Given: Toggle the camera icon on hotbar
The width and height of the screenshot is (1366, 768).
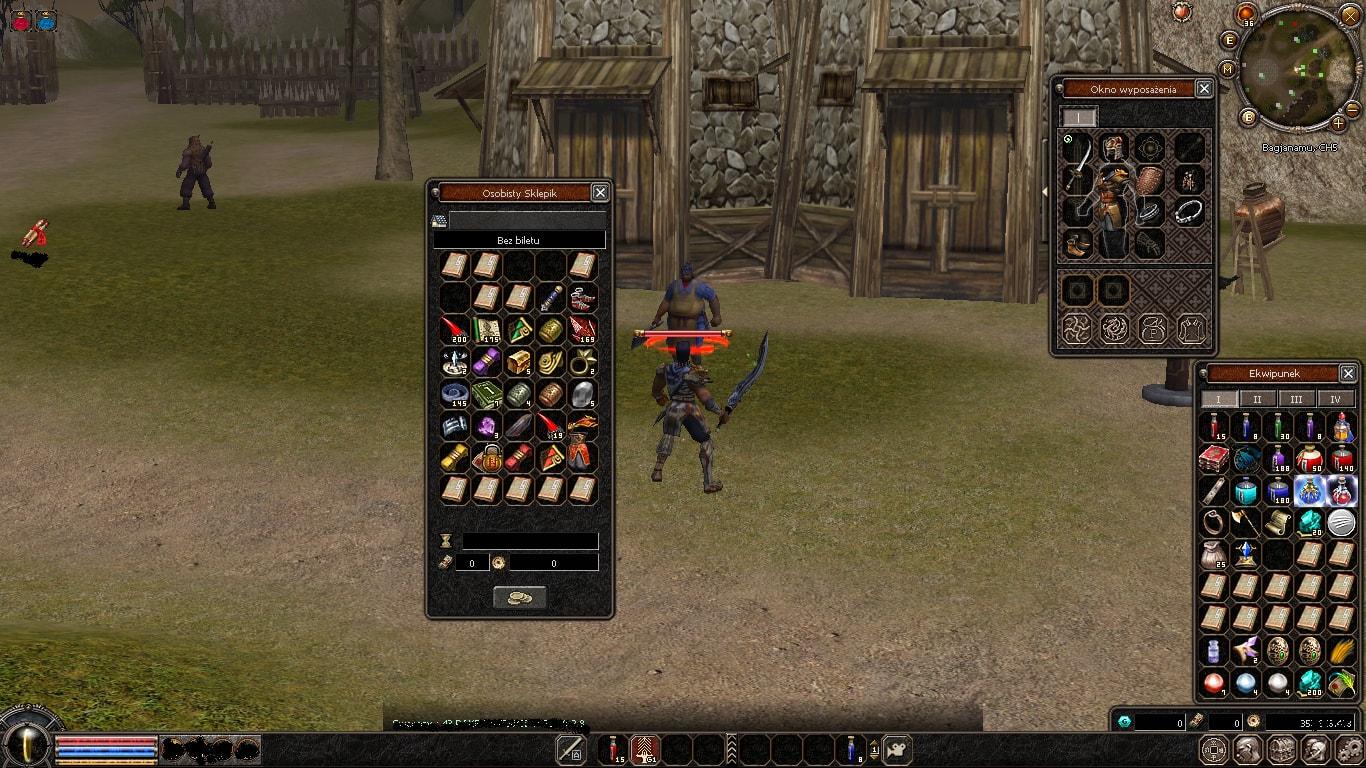Looking at the screenshot, I should coord(898,749).
